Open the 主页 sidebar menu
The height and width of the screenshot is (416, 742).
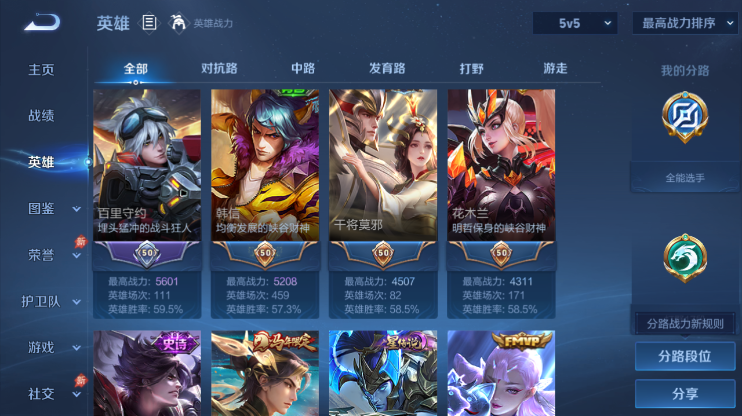click(41, 70)
